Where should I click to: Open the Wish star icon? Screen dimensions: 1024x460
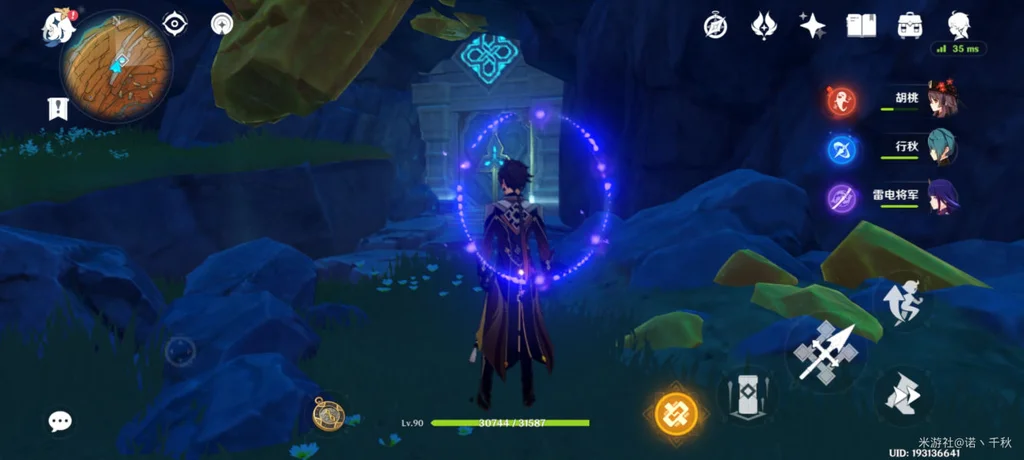812,25
